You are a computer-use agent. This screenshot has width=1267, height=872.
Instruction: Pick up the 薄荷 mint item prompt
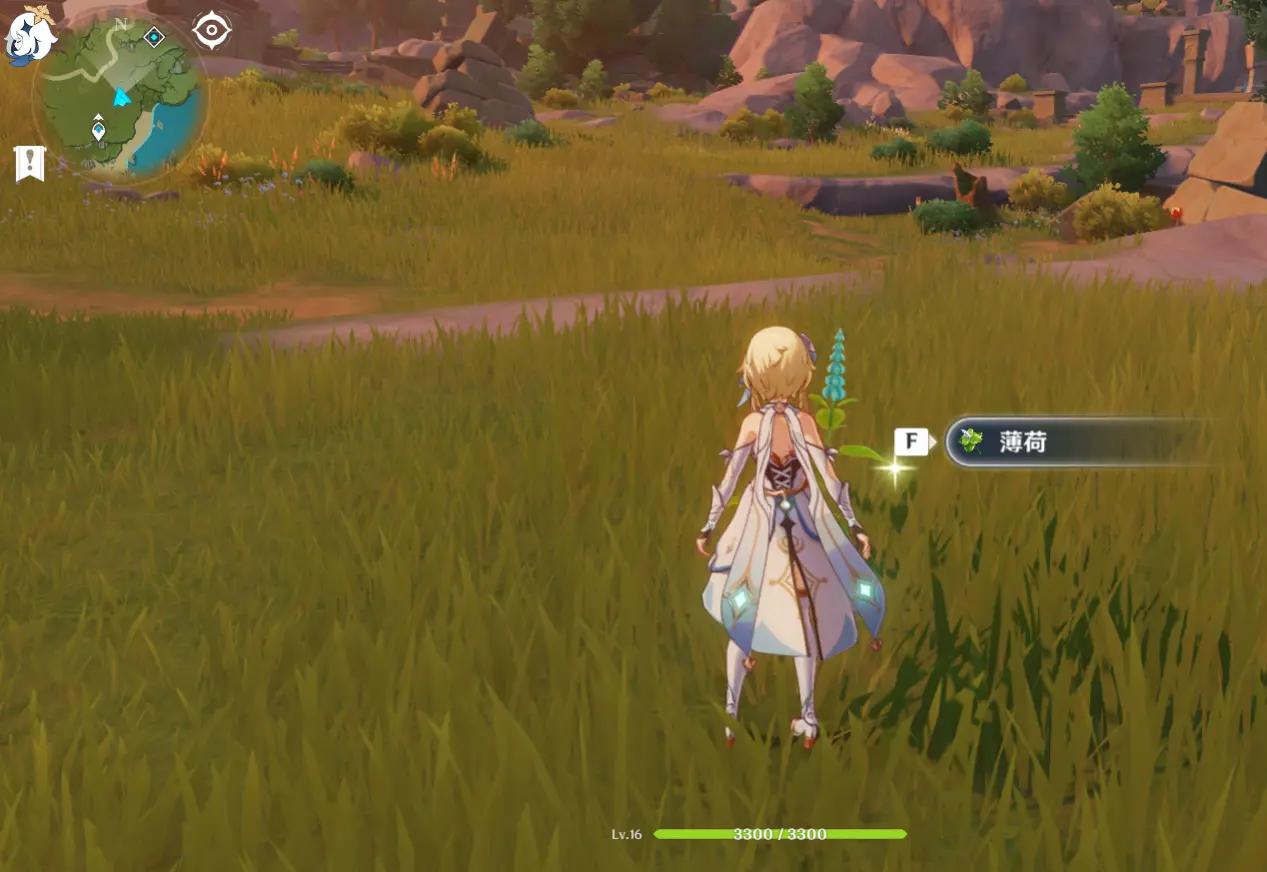point(1075,441)
